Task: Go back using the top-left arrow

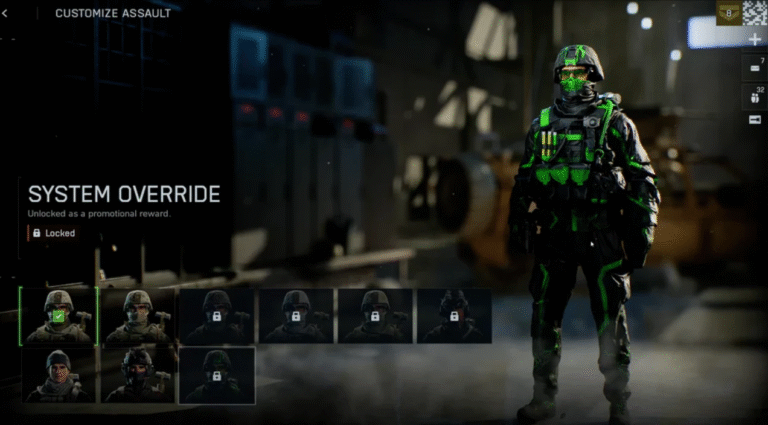Action: click(5, 13)
